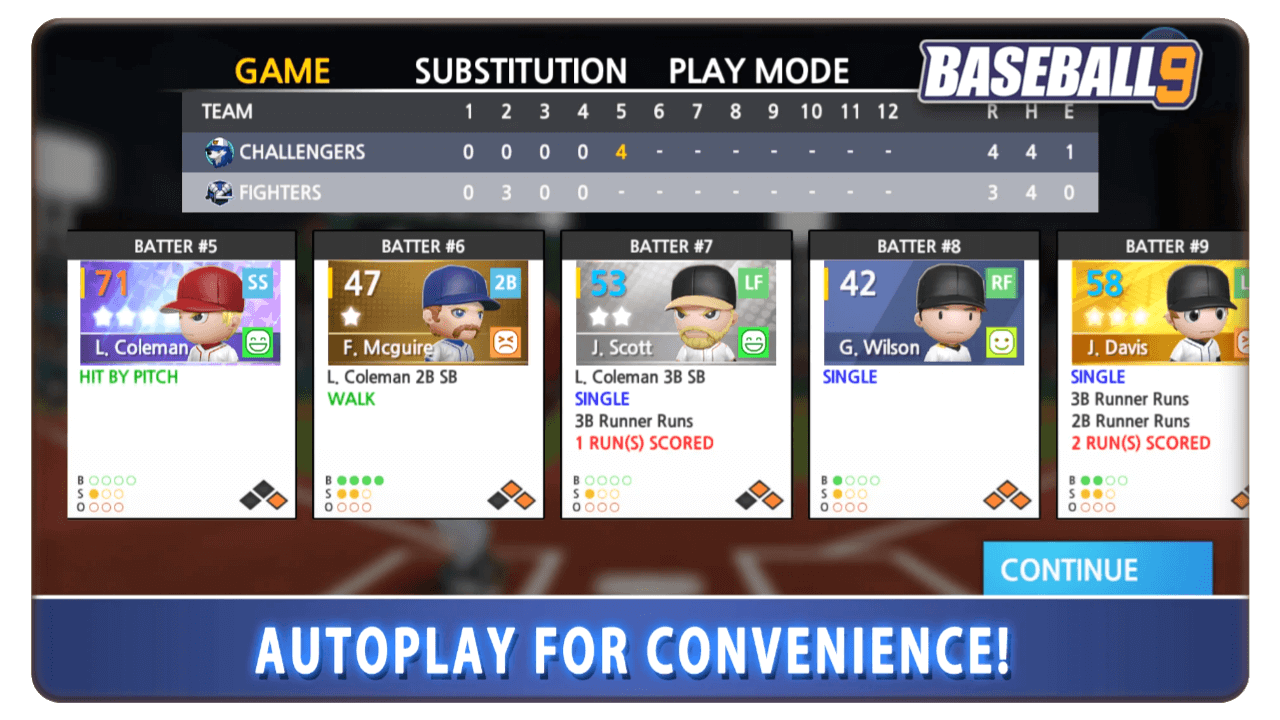The height and width of the screenshot is (720, 1280).
Task: Open the SUBSTITUTION tab
Action: click(520, 71)
